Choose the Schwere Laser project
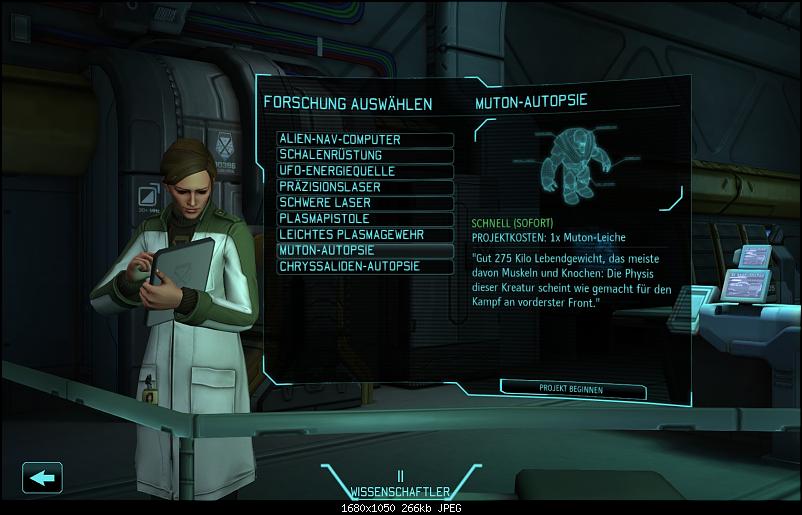 coord(366,202)
